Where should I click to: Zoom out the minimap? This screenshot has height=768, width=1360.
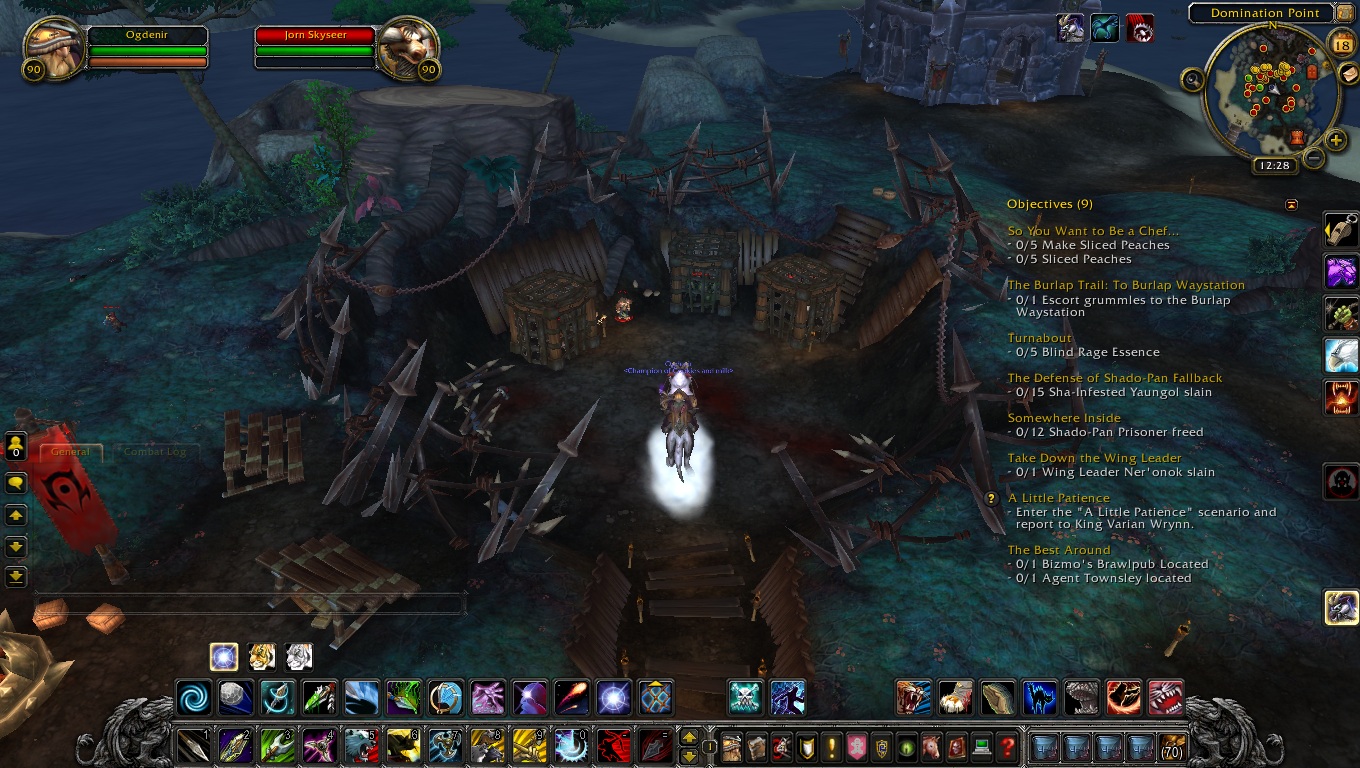click(1314, 157)
